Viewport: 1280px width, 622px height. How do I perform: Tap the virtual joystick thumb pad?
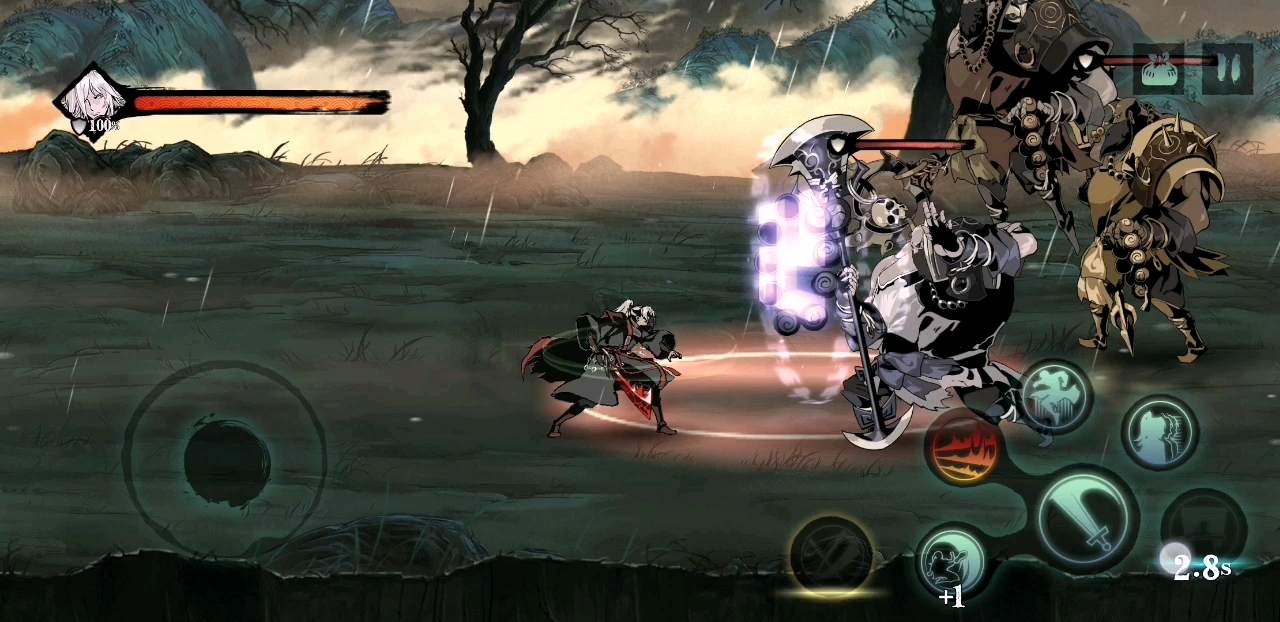[227, 461]
